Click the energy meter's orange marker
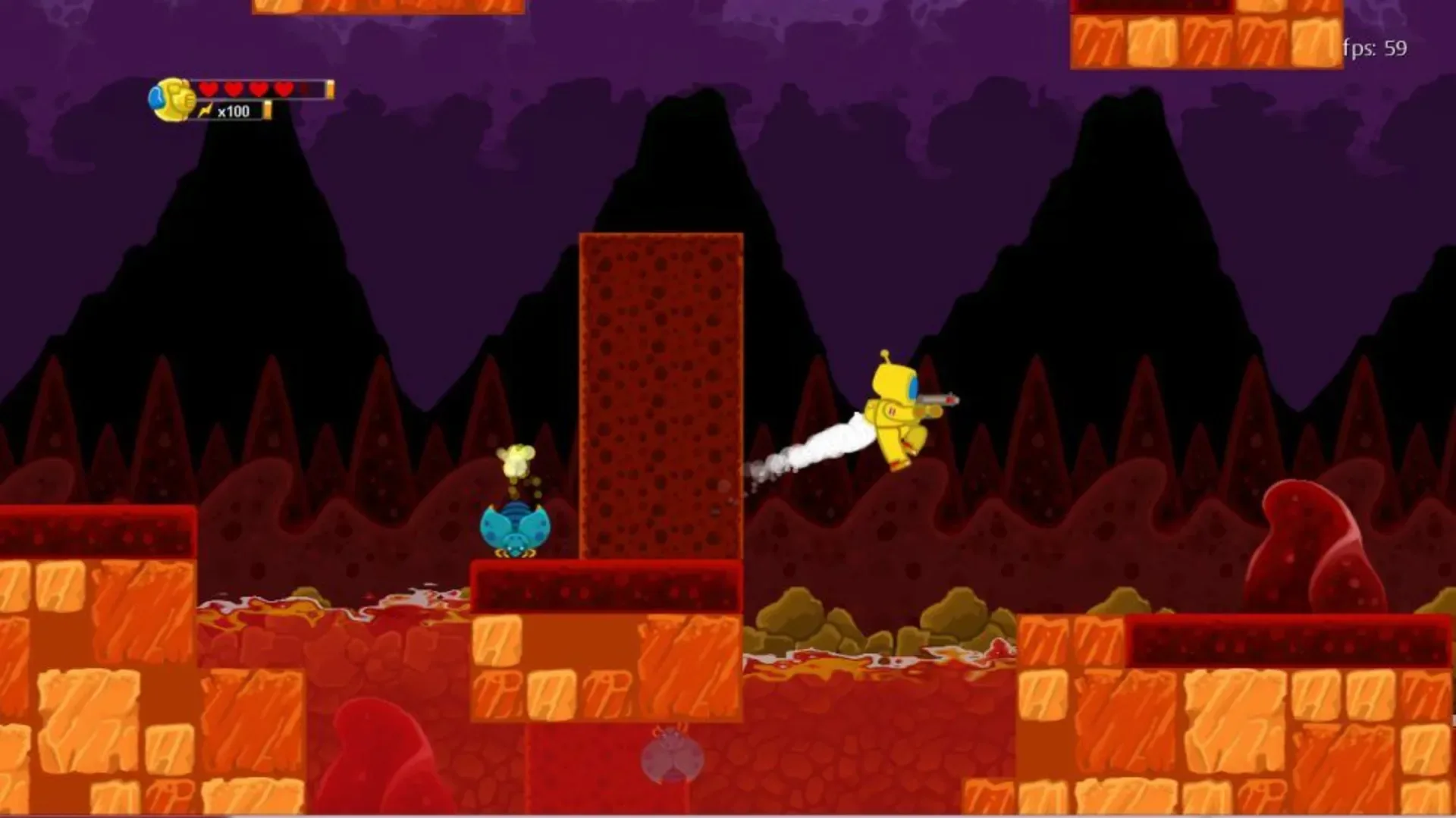This screenshot has height=818, width=1456. [267, 111]
